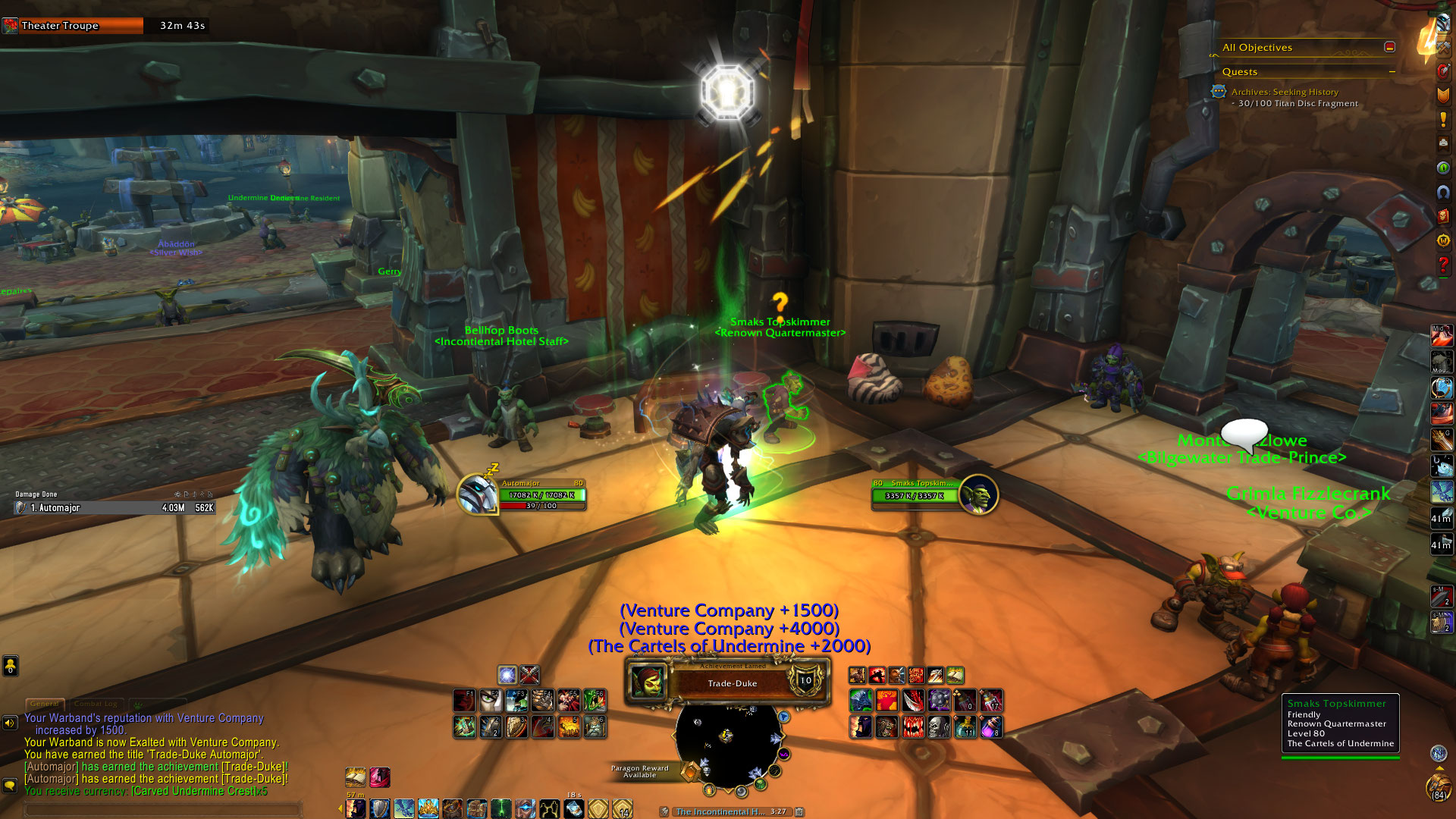The height and width of the screenshot is (819, 1456).
Task: Switch to the Combat Log chat tab
Action: [96, 704]
